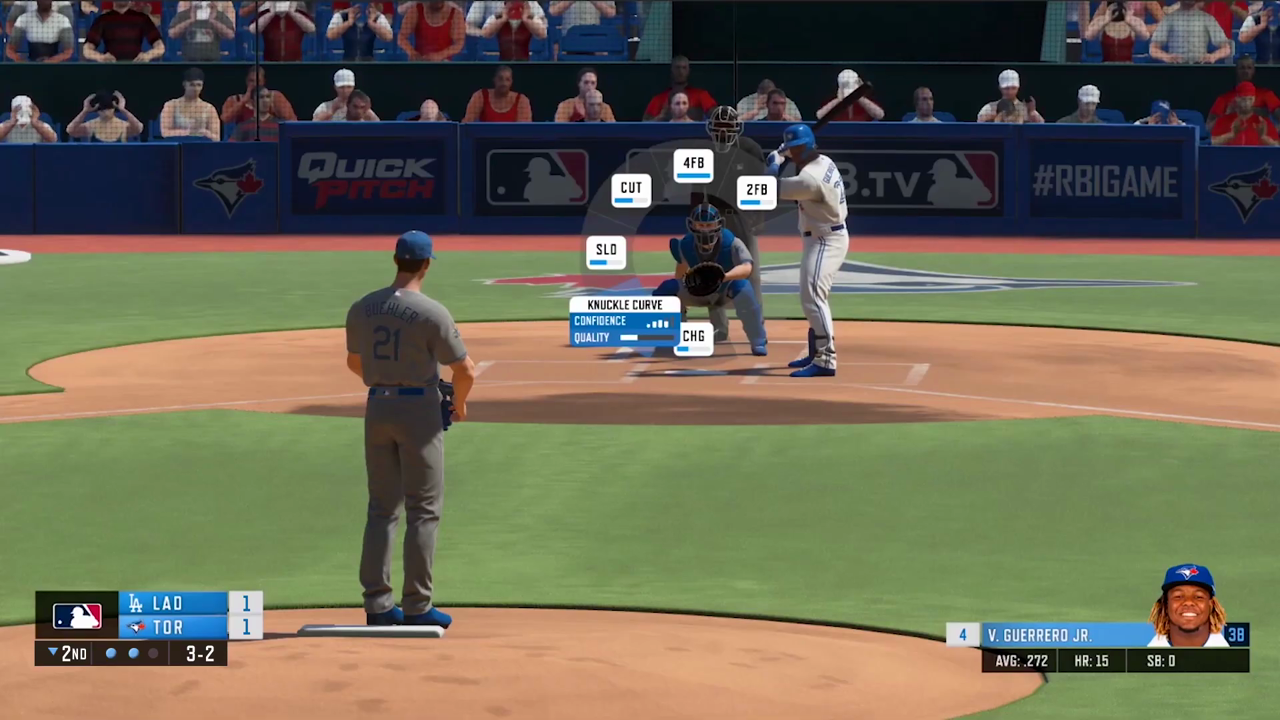1280x720 pixels.
Task: Select the 4FB four-seam fastball pitch
Action: (x=693, y=165)
